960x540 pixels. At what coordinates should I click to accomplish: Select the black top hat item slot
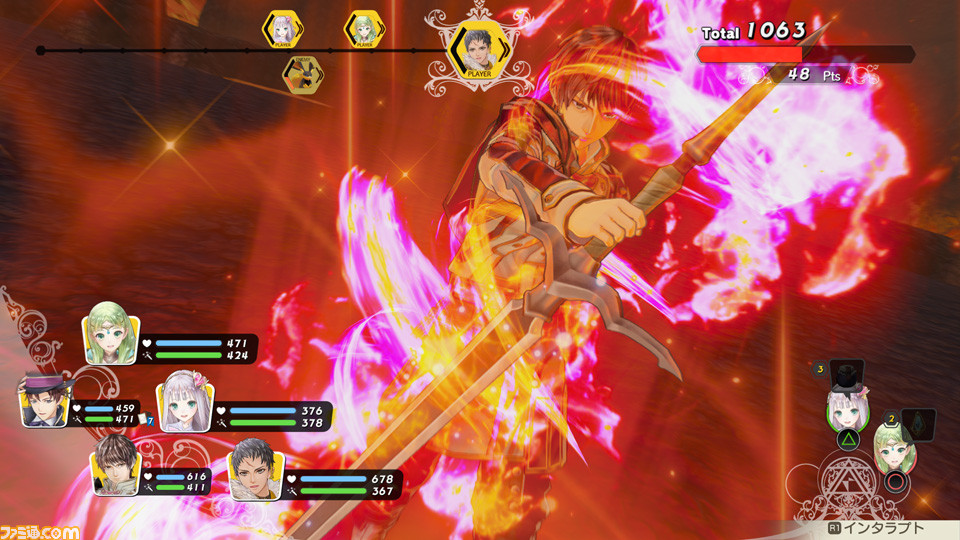click(x=847, y=377)
